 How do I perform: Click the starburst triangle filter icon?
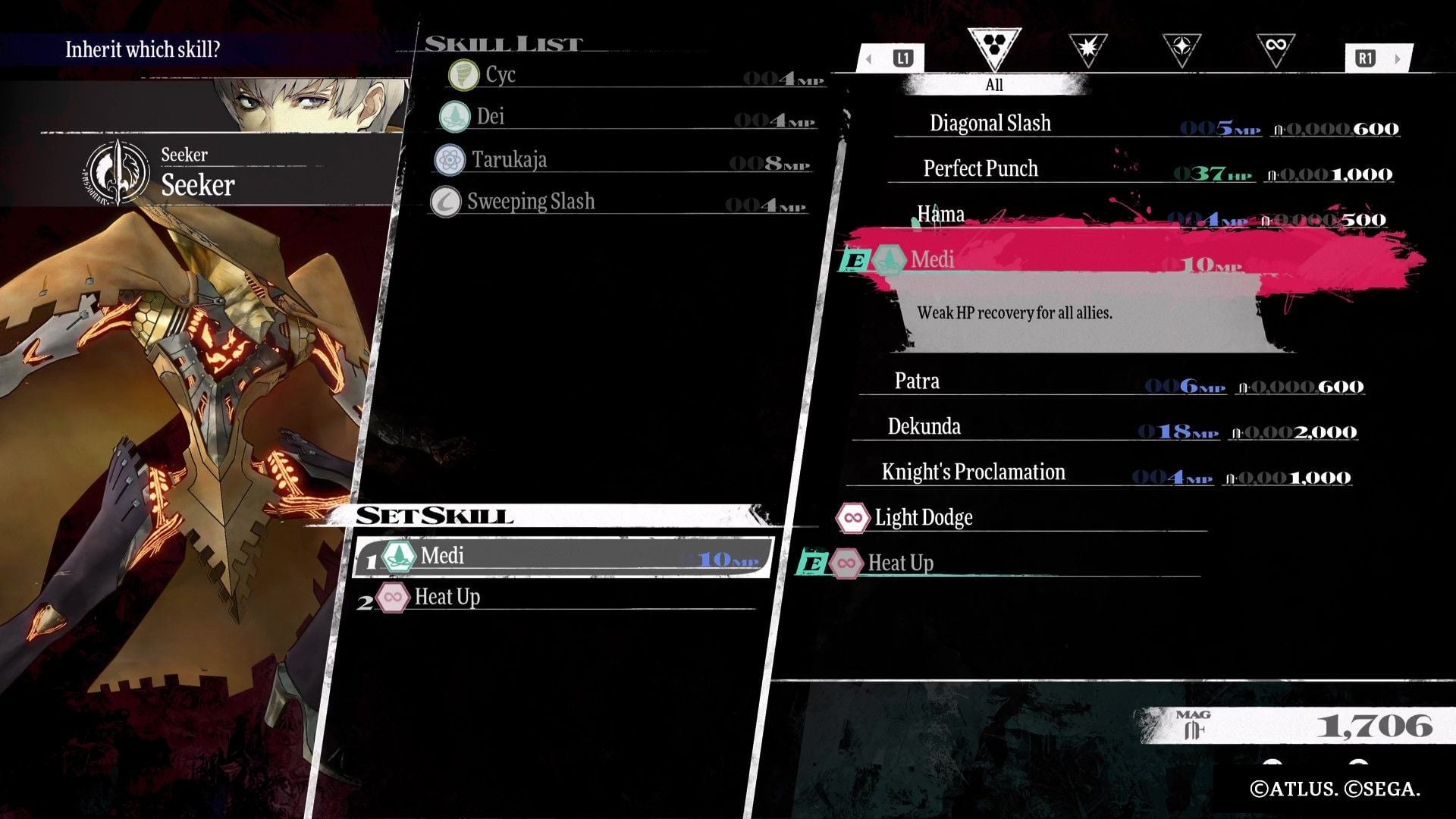1090,47
